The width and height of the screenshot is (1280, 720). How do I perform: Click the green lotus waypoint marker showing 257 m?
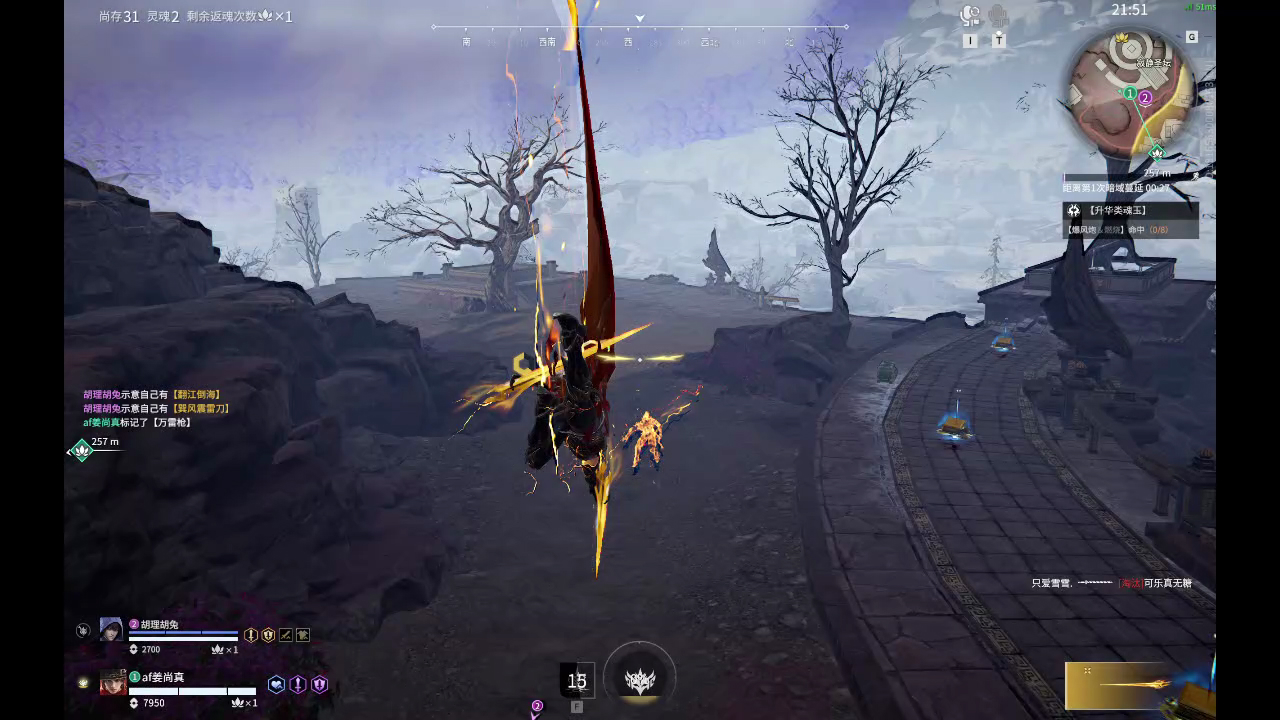pyautogui.click(x=84, y=451)
